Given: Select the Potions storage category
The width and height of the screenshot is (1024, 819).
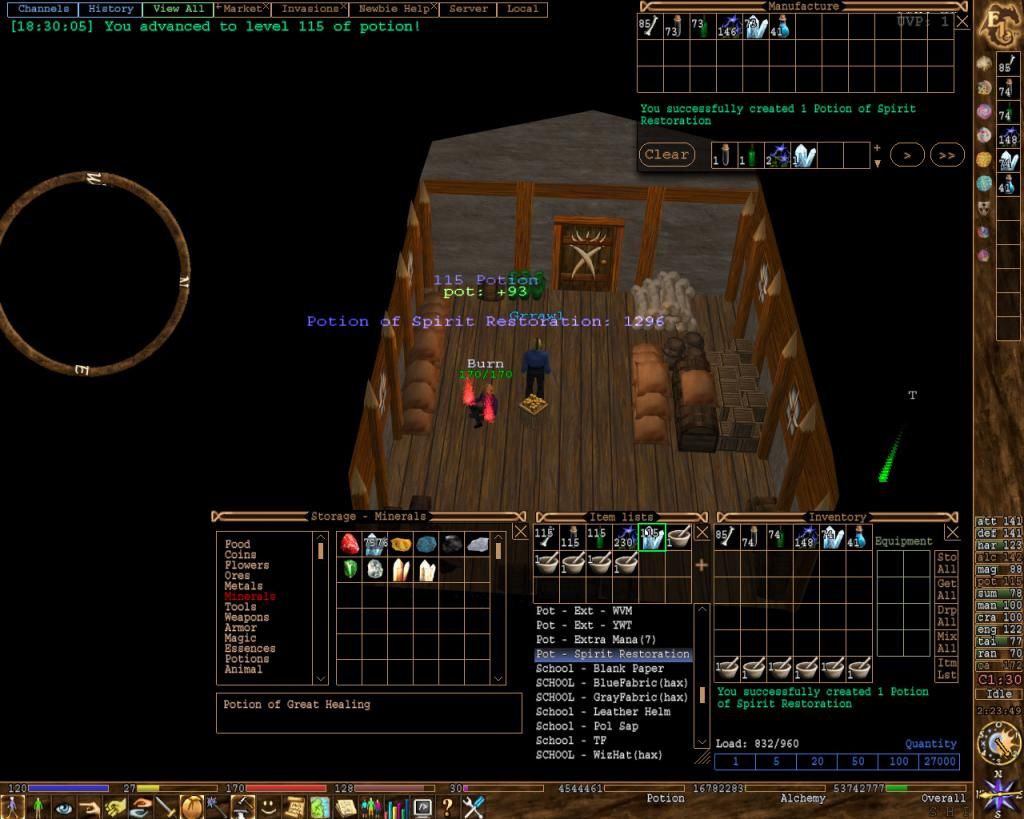Looking at the screenshot, I should (x=247, y=659).
